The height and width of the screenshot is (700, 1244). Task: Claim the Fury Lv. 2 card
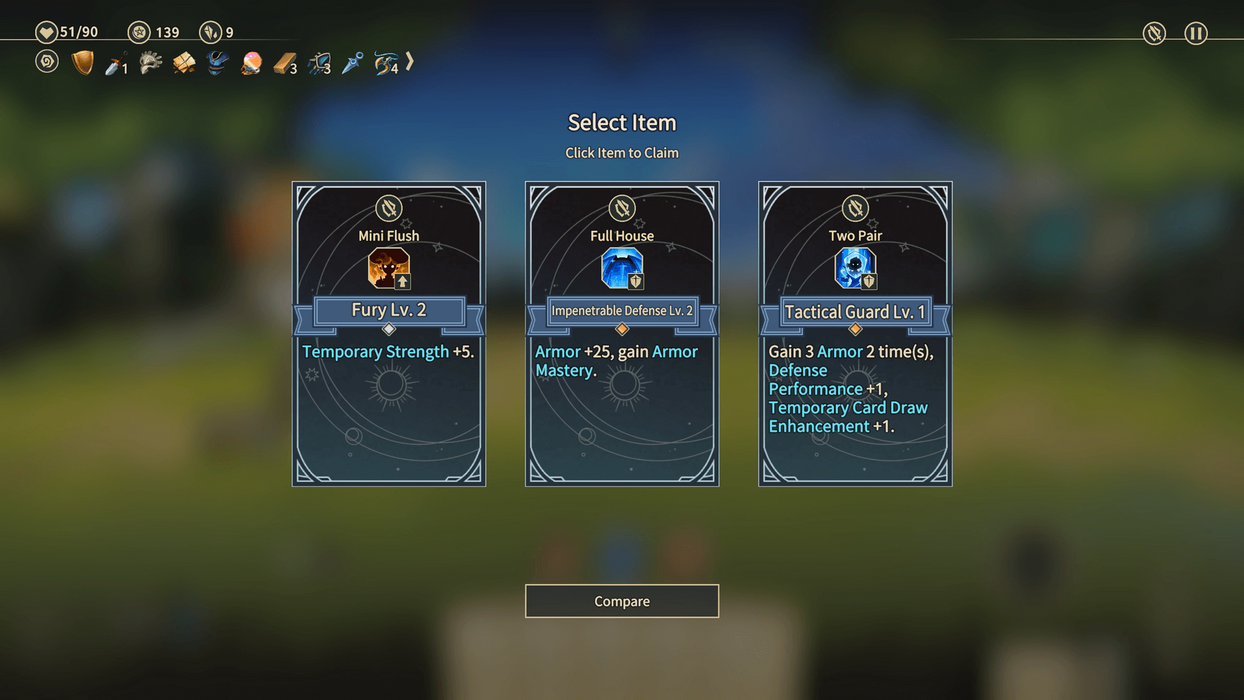(x=389, y=333)
